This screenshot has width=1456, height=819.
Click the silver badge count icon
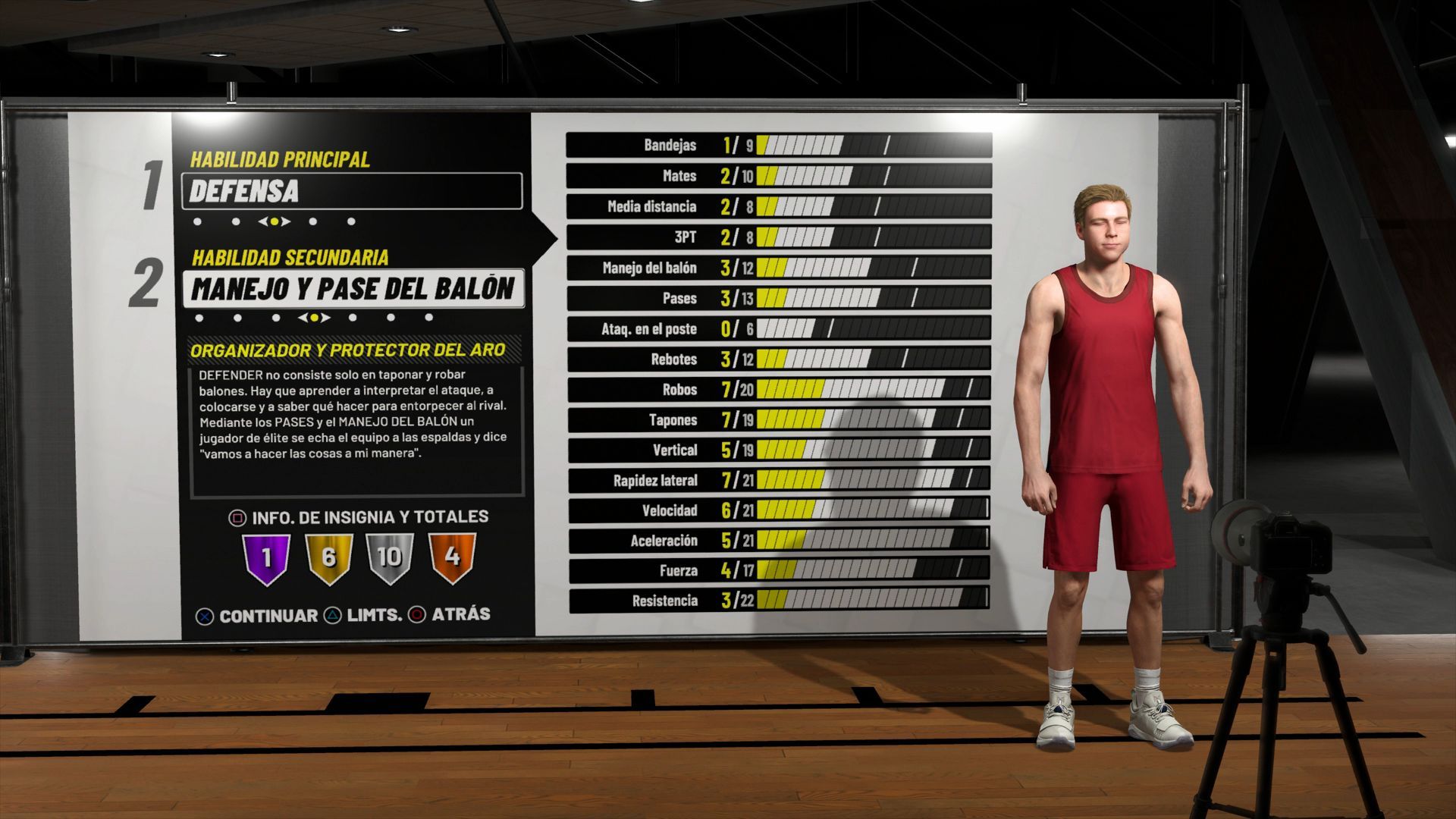click(390, 558)
